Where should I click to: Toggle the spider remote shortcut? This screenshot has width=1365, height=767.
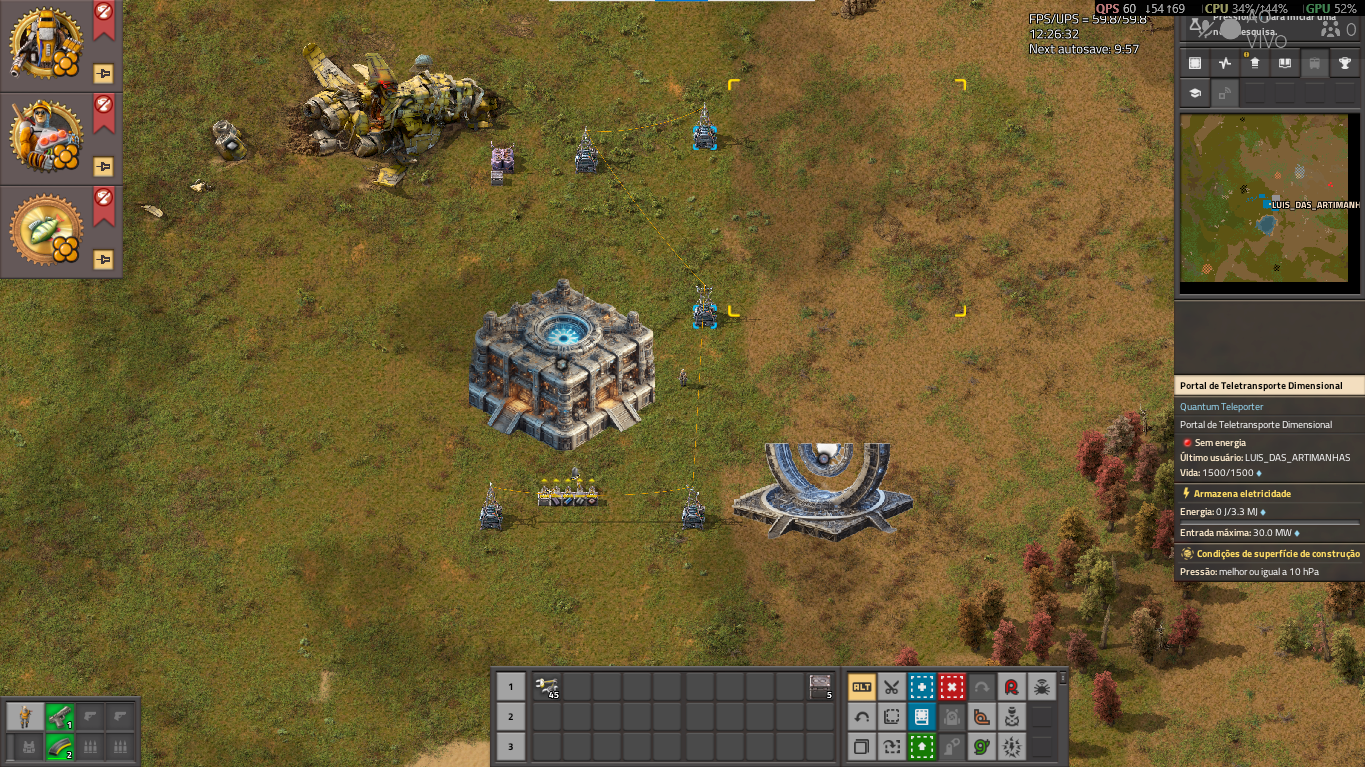point(1041,687)
